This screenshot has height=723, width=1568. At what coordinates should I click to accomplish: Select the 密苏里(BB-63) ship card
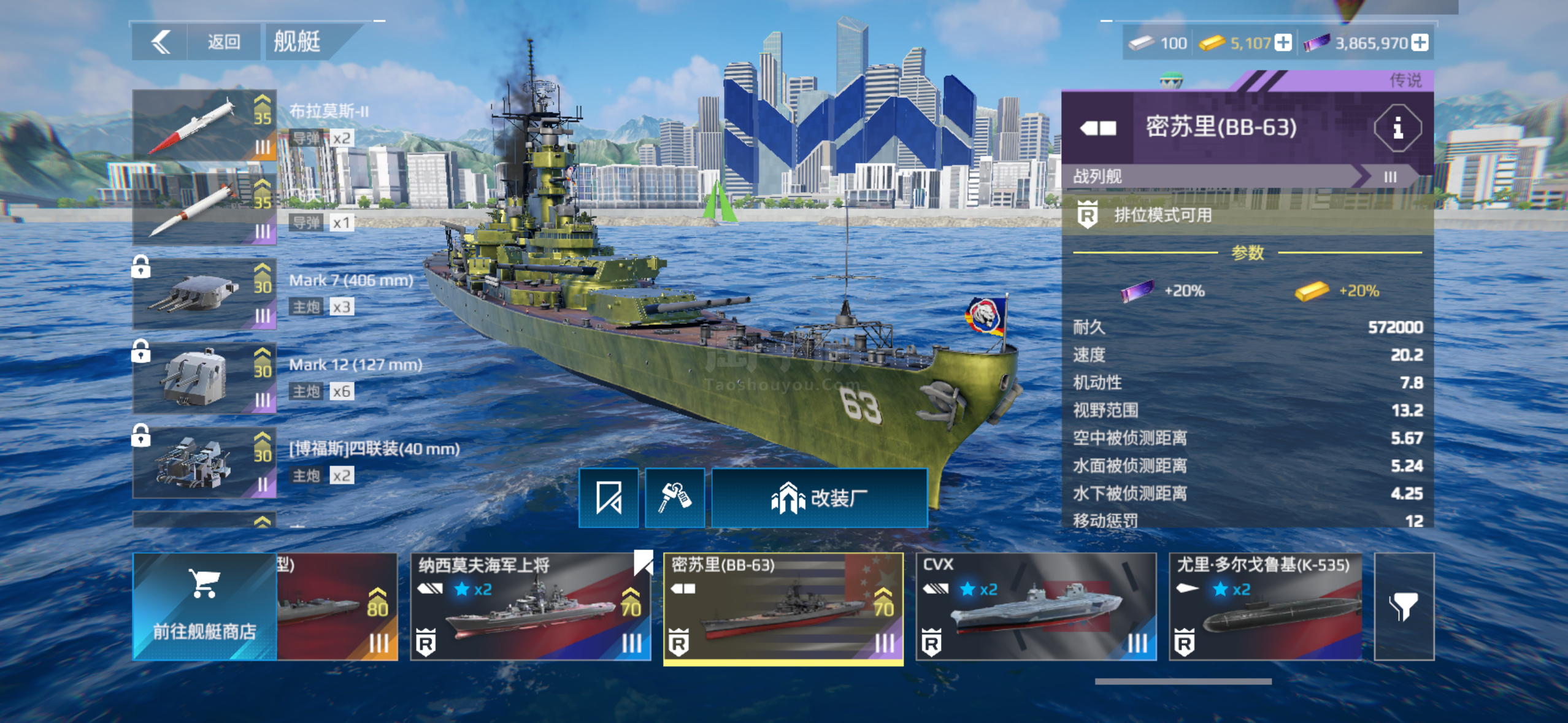pos(783,606)
